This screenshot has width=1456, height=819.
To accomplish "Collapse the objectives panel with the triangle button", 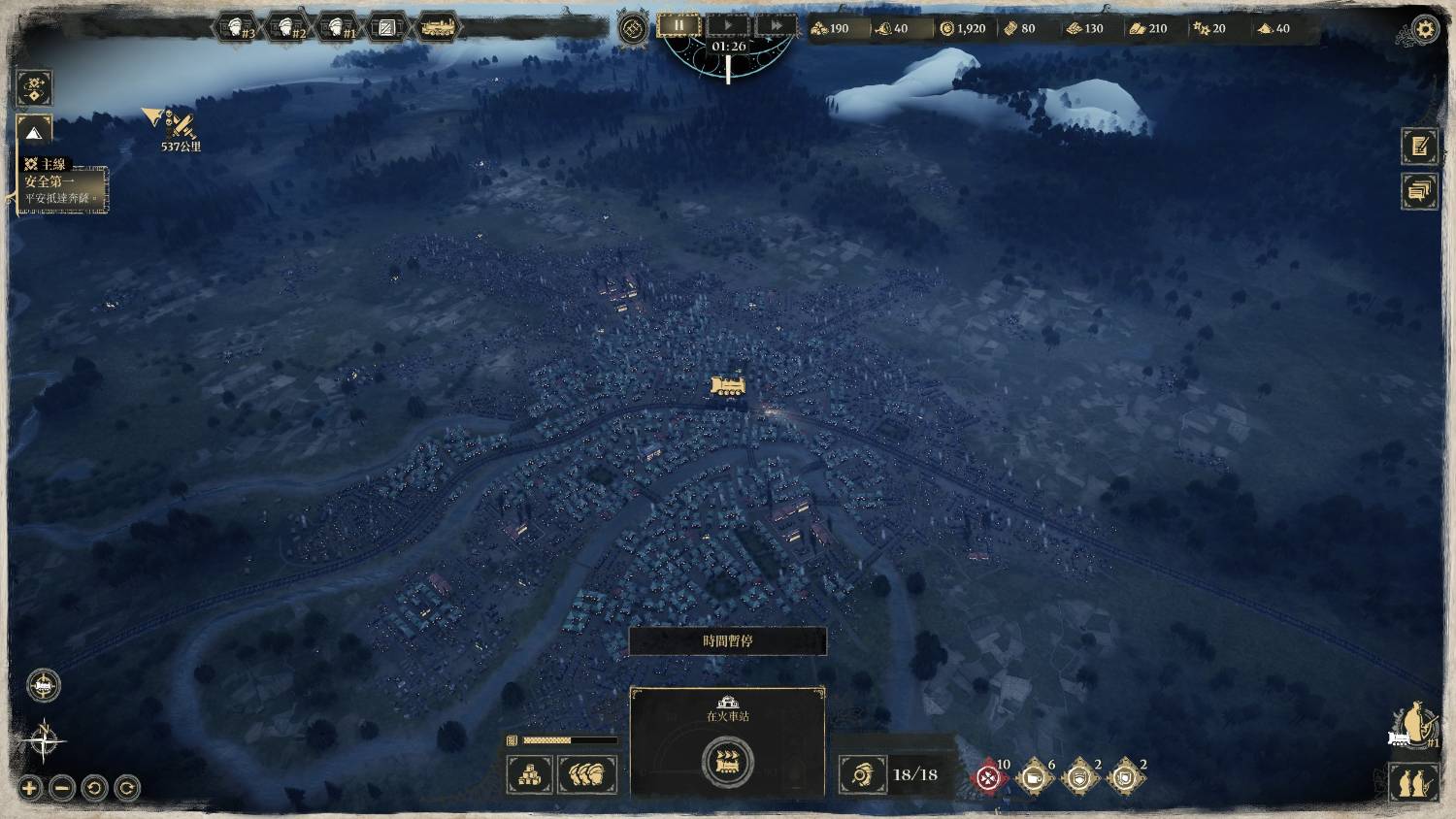I will [x=34, y=132].
